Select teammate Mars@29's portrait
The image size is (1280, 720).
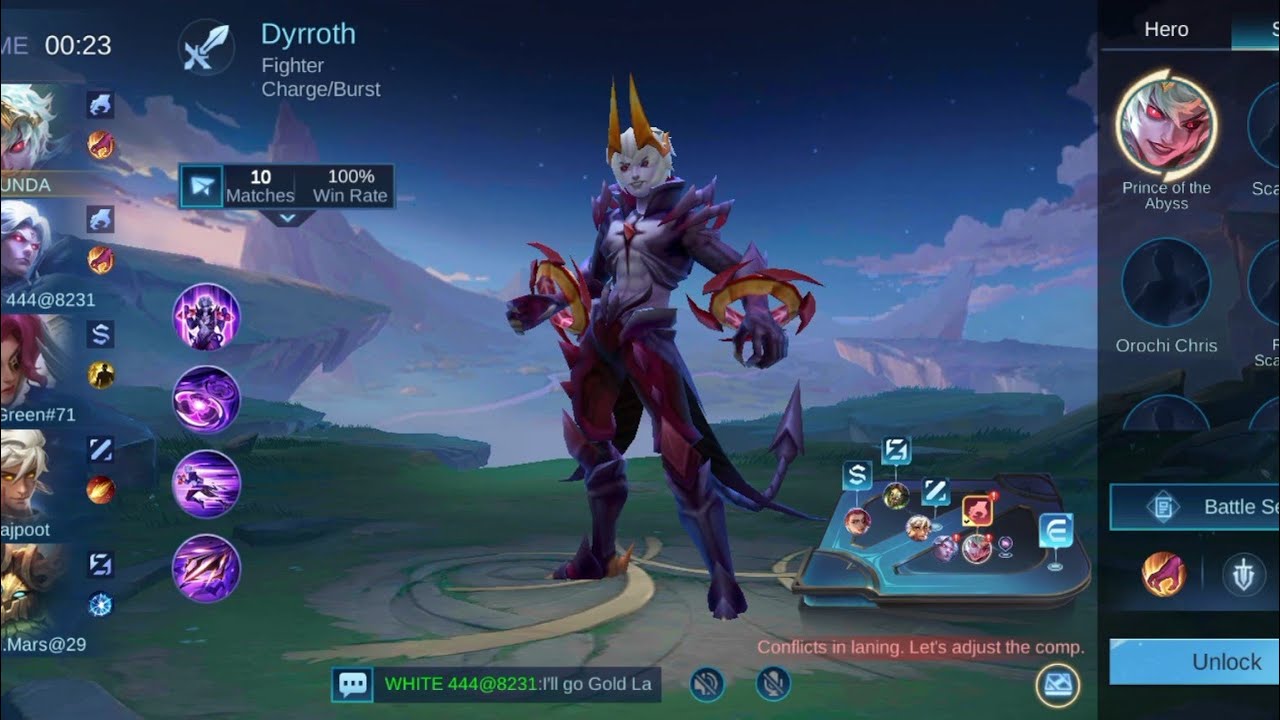[28, 590]
